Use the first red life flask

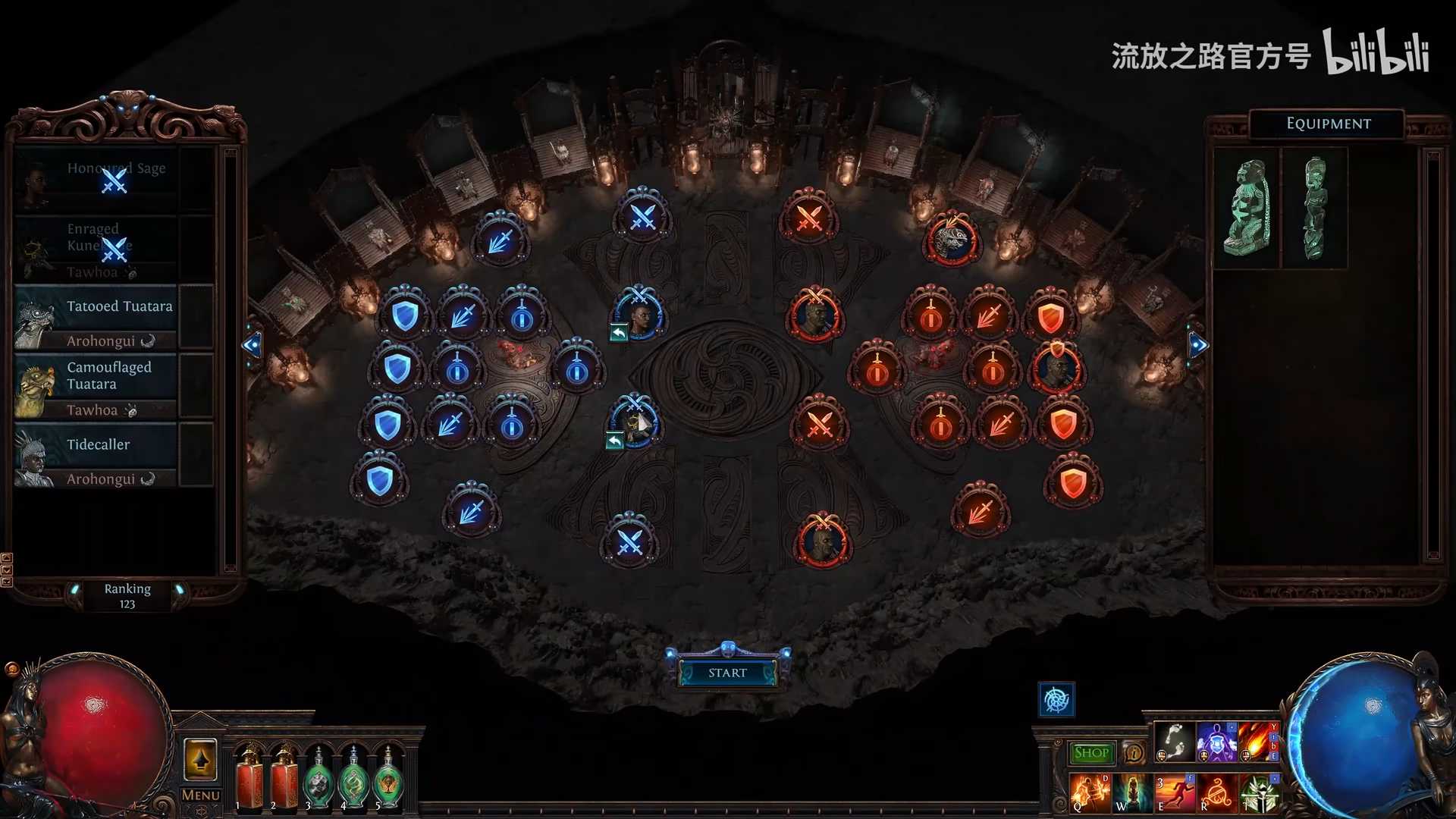tap(249, 779)
